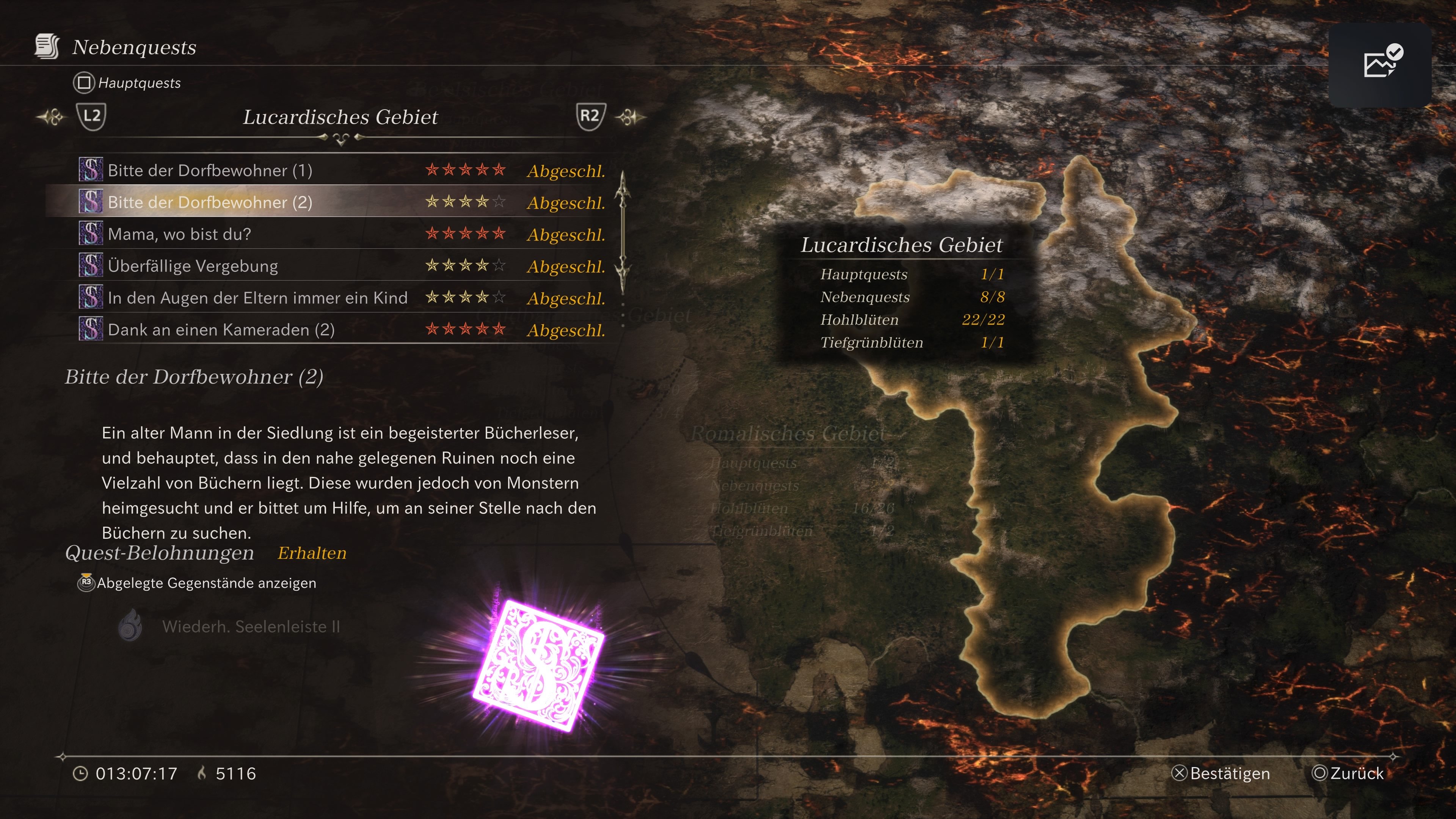Click the quest list scrollbar
This screenshot has height=819, width=1456.
click(x=622, y=232)
